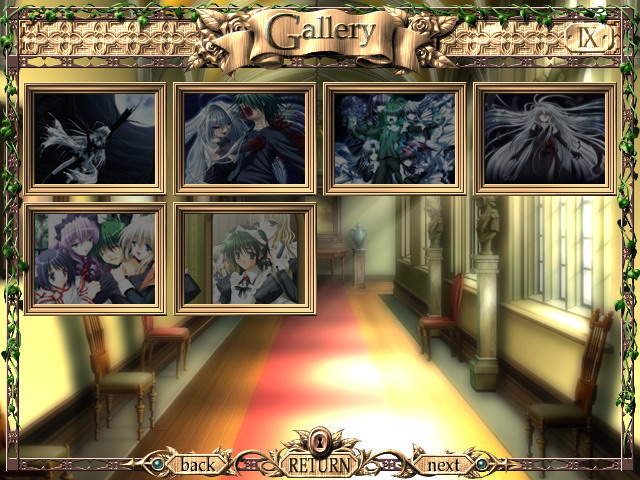Open the dark winged figure thumbnail
This screenshot has width=640, height=480.
pos(95,138)
